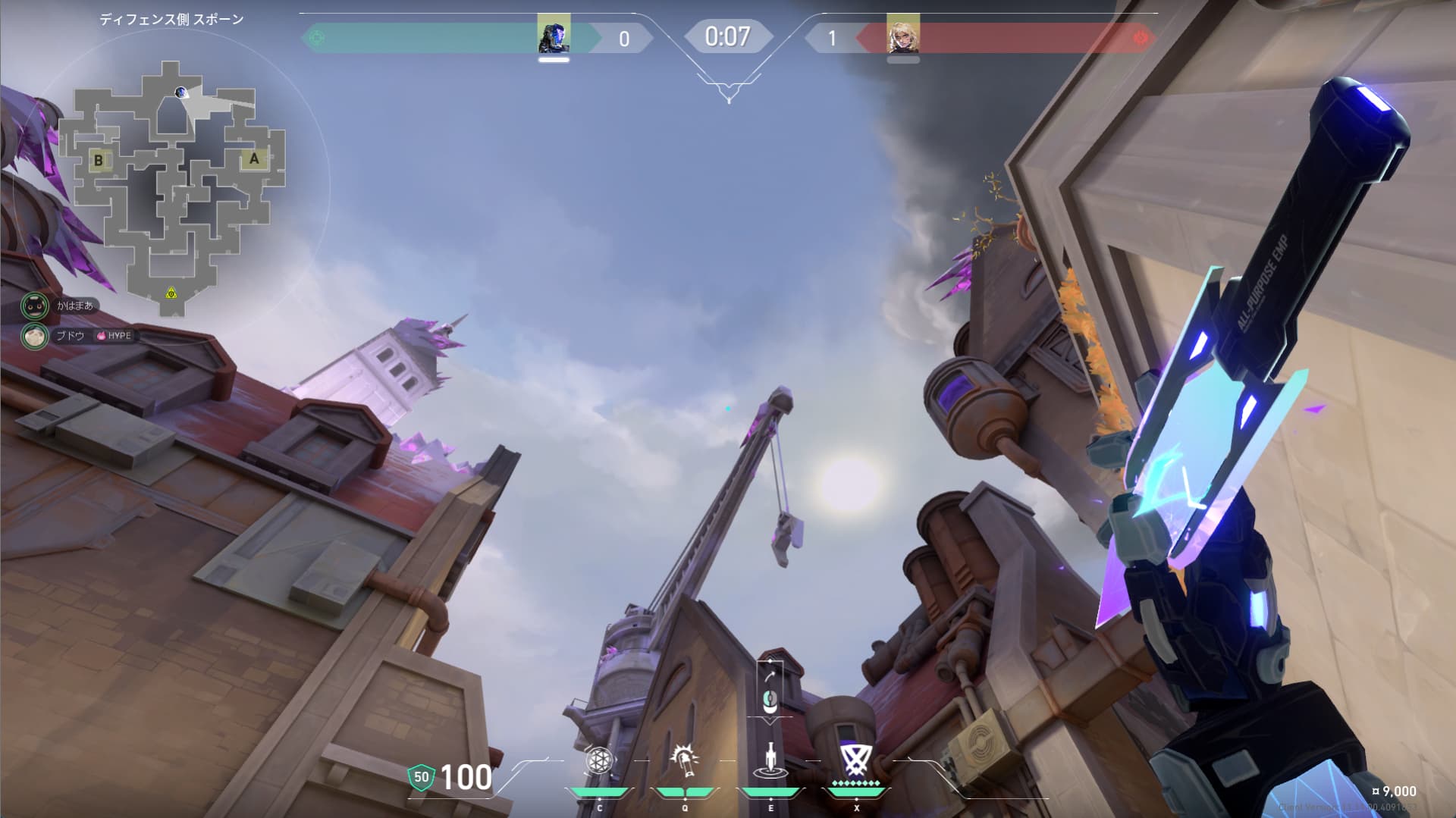The image size is (1456, 818).
Task: Activate the FLASH/drive ability icon
Action: coord(685,760)
